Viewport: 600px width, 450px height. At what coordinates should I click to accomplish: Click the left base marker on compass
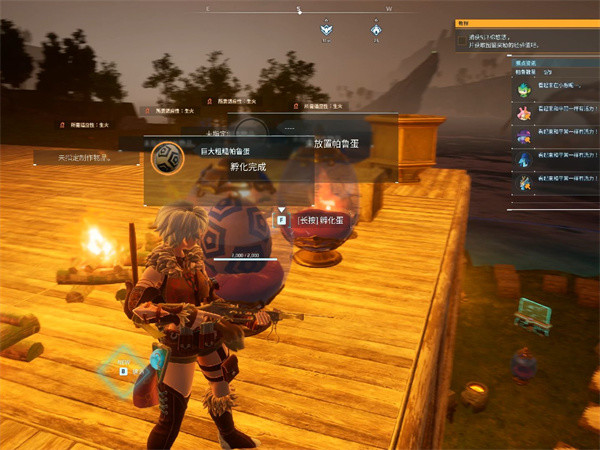click(x=326, y=30)
